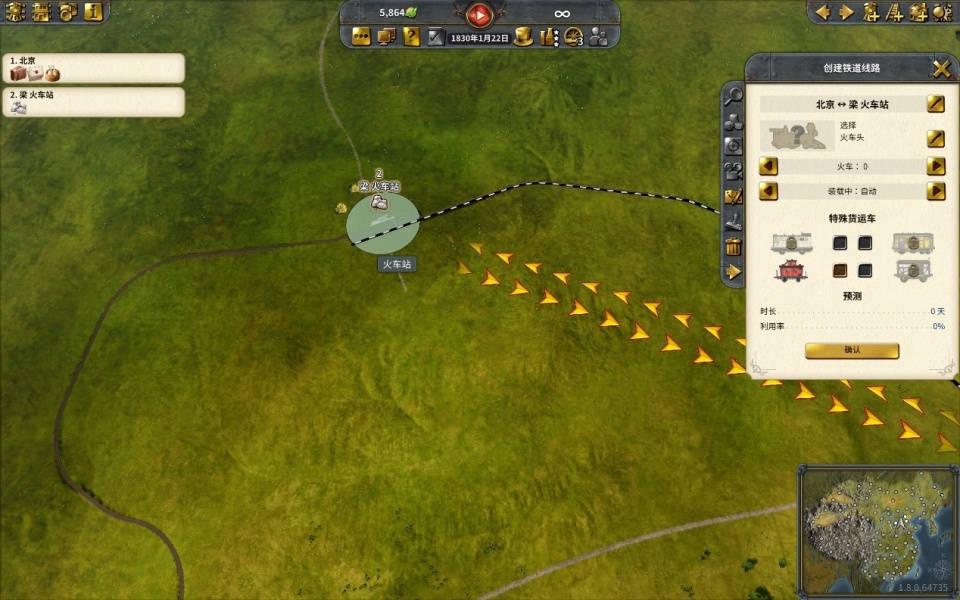The width and height of the screenshot is (960, 600).
Task: Open the locomotive selection edit button
Action: (935, 138)
